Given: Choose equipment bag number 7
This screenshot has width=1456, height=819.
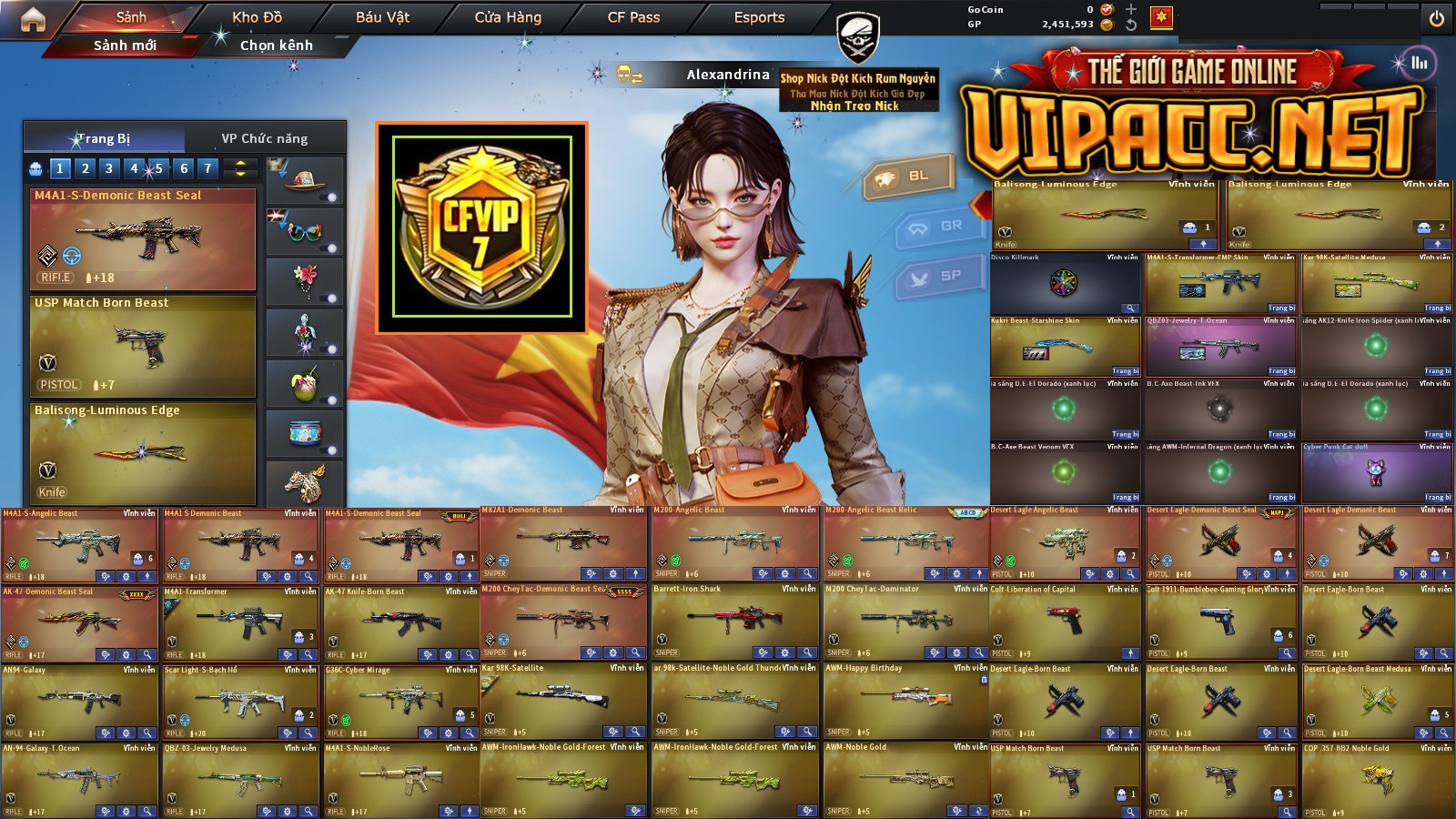Looking at the screenshot, I should pos(207,168).
